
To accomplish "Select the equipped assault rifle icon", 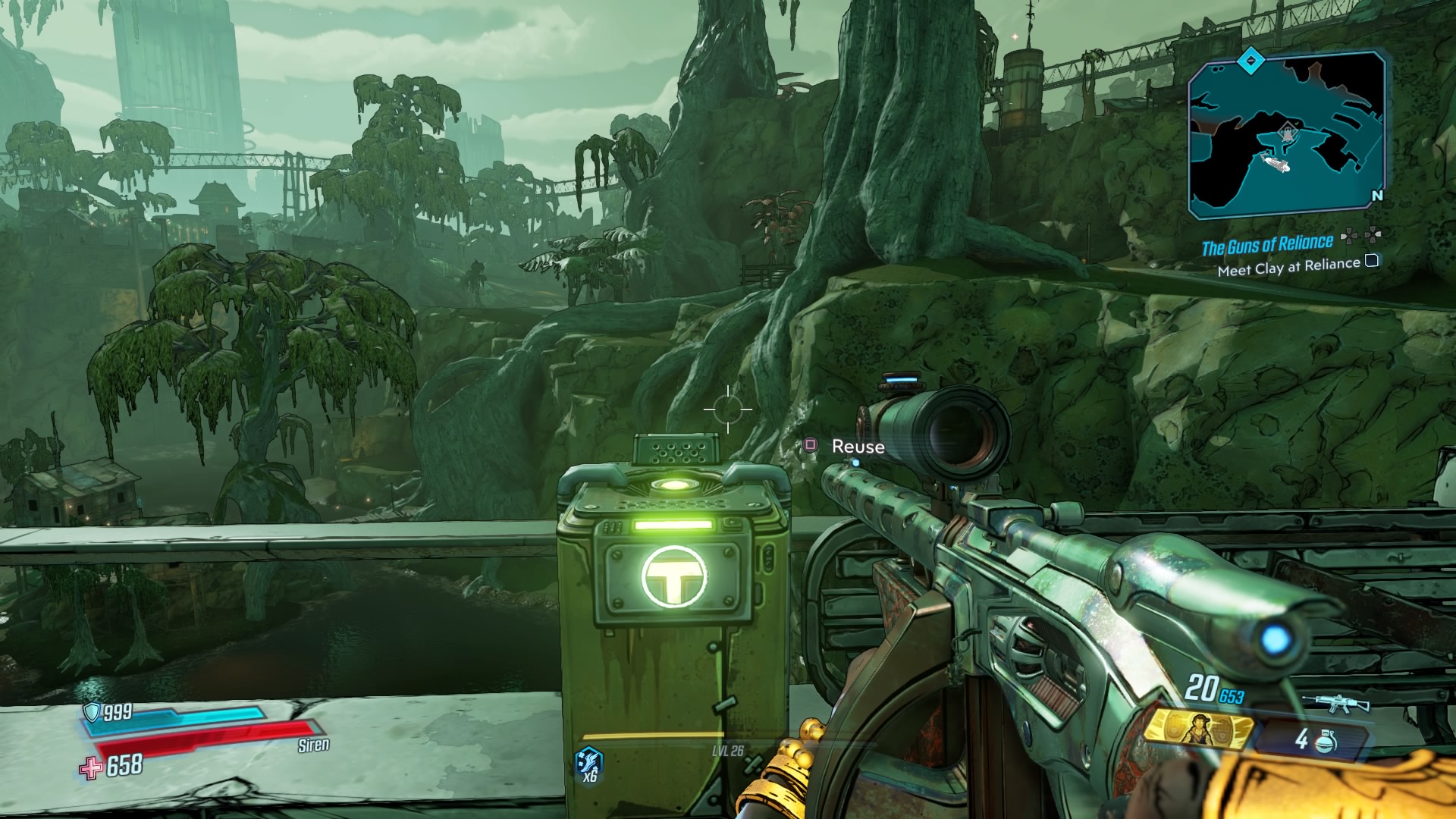I will (x=1337, y=701).
